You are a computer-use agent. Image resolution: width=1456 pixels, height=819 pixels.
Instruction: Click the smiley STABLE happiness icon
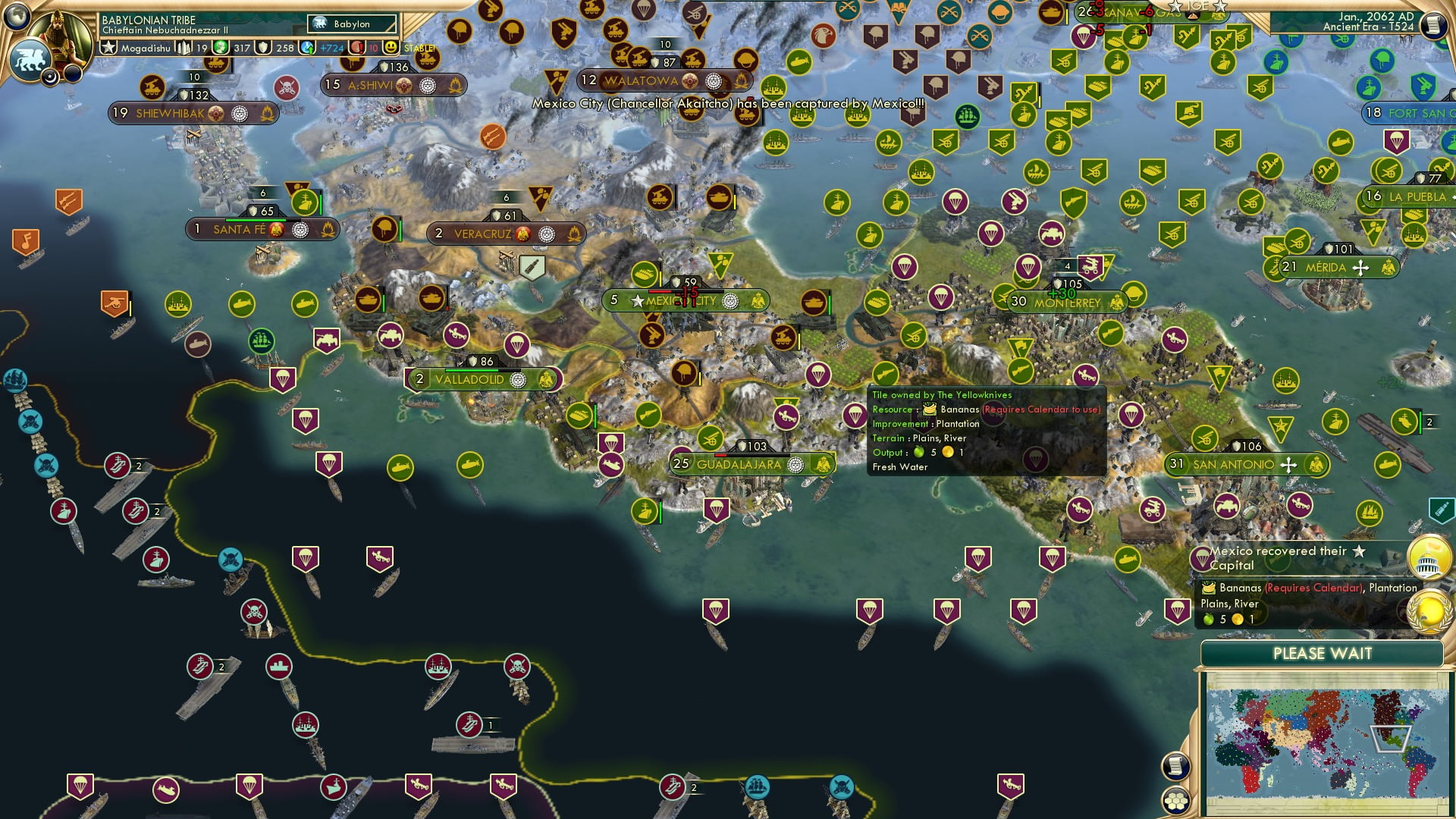click(x=390, y=47)
